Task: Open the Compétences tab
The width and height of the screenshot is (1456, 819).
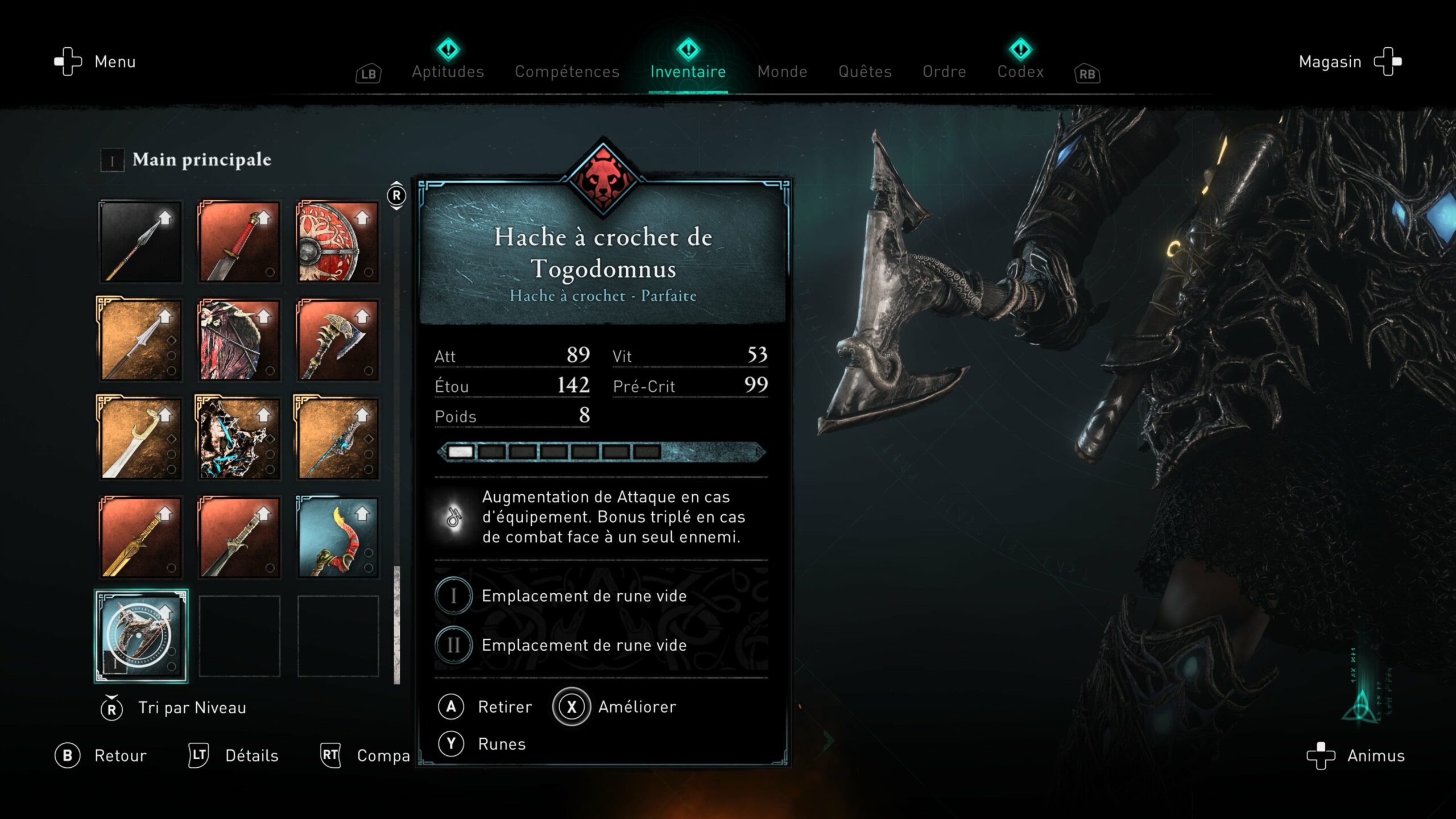Action: click(x=566, y=72)
